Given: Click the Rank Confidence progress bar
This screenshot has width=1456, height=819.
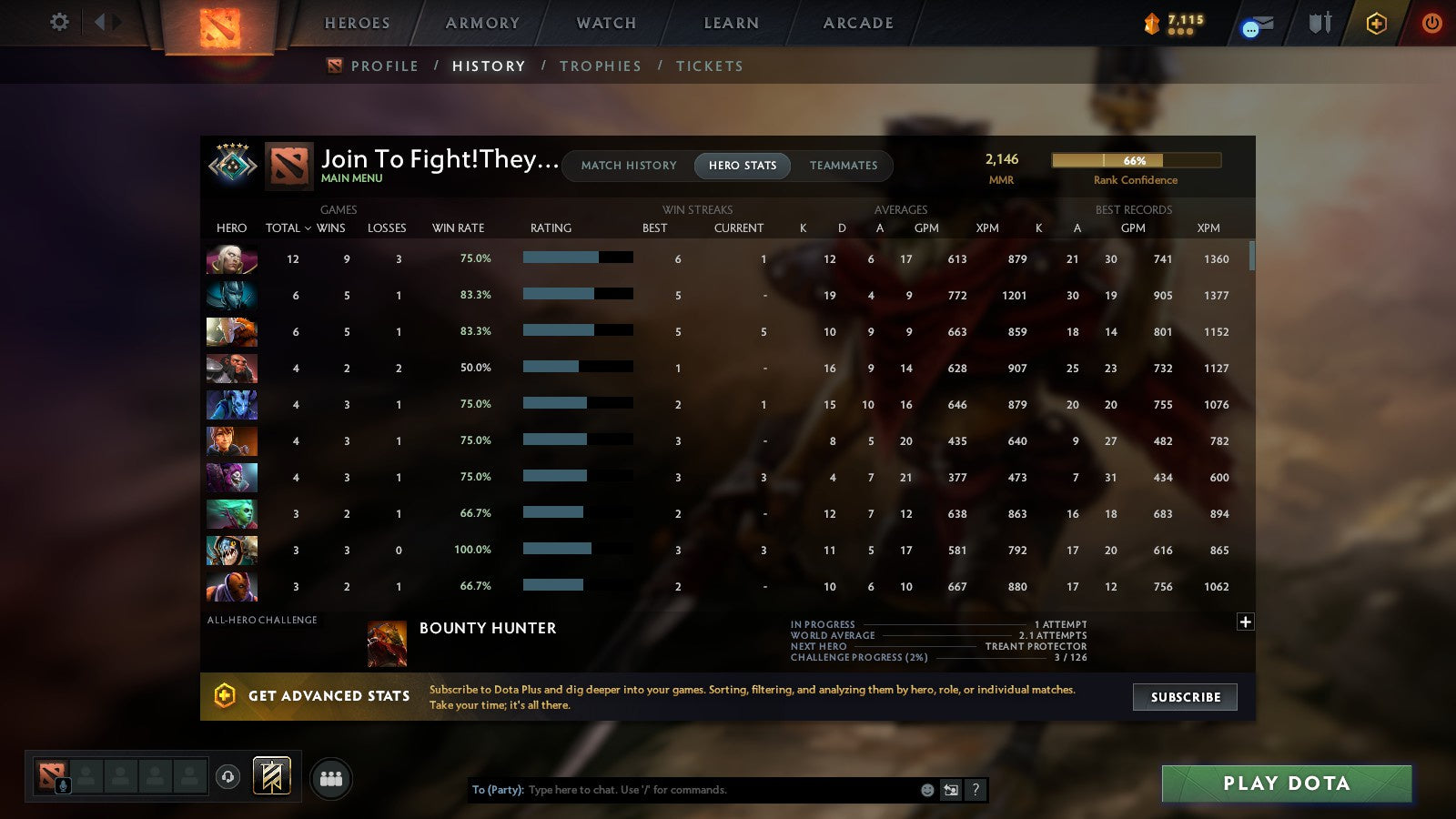Looking at the screenshot, I should tap(1136, 160).
